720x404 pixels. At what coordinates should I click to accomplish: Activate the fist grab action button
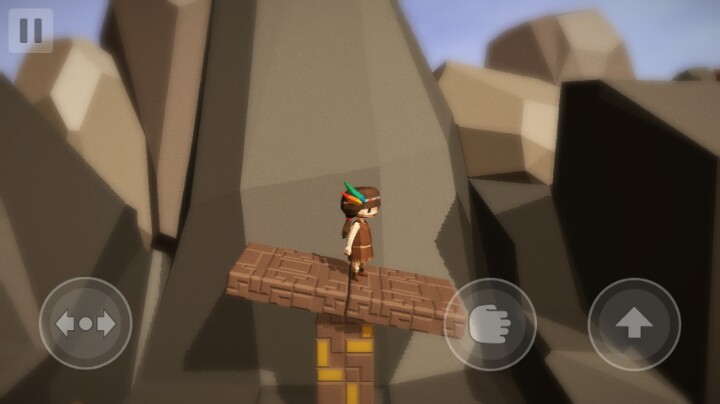490,324
